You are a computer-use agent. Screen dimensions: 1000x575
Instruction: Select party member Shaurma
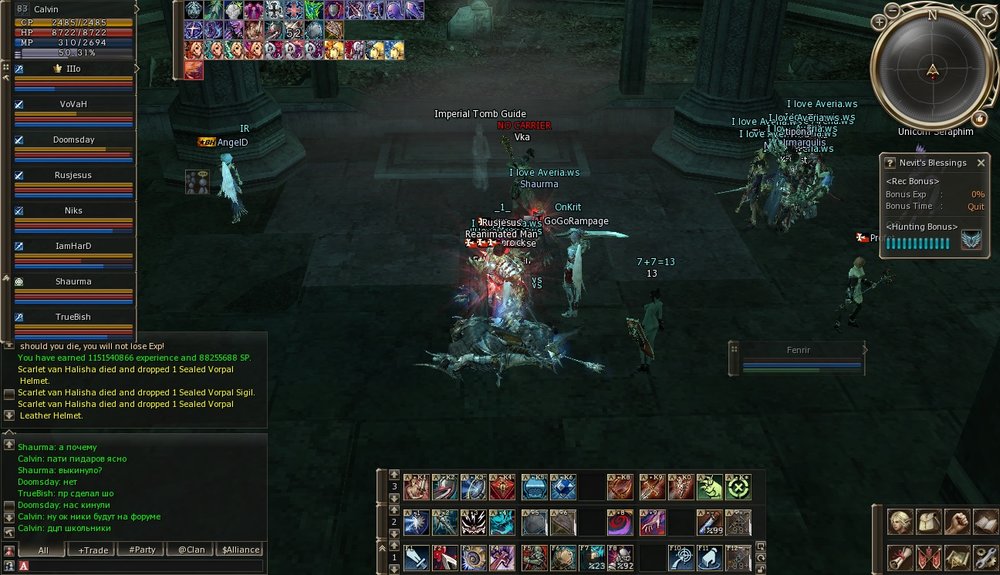tap(74, 282)
